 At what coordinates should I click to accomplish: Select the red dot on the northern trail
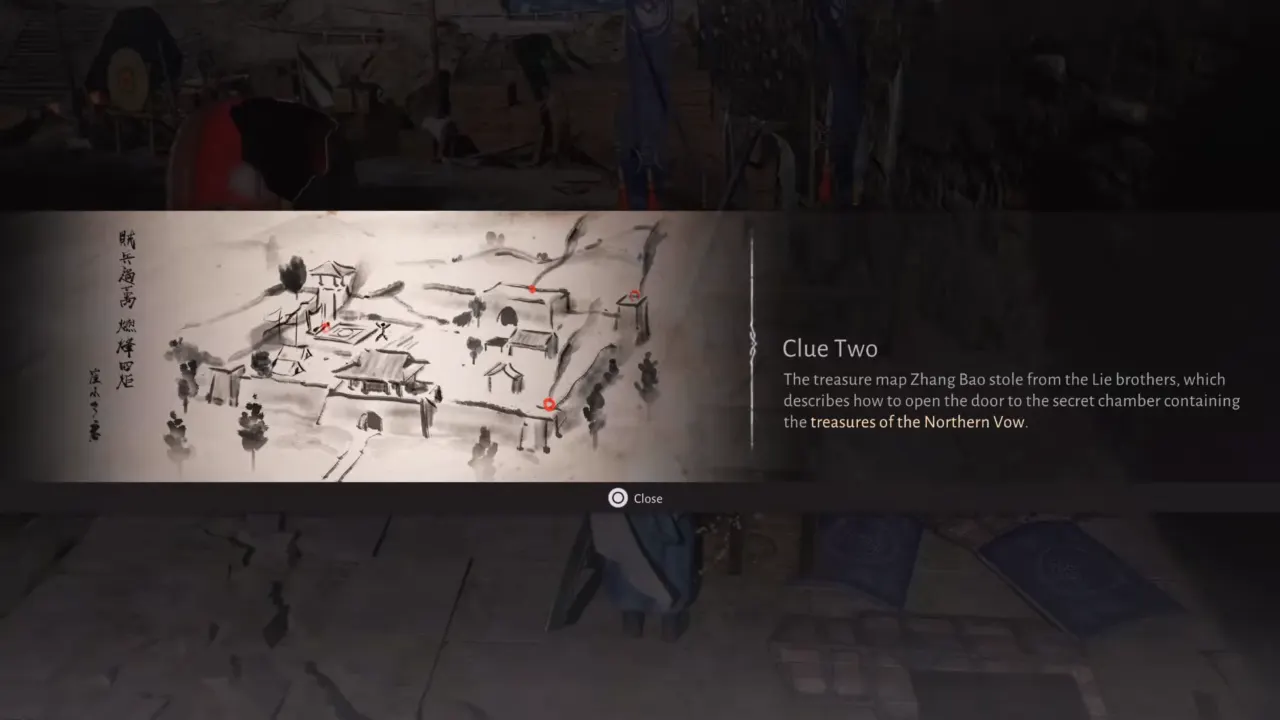click(532, 289)
